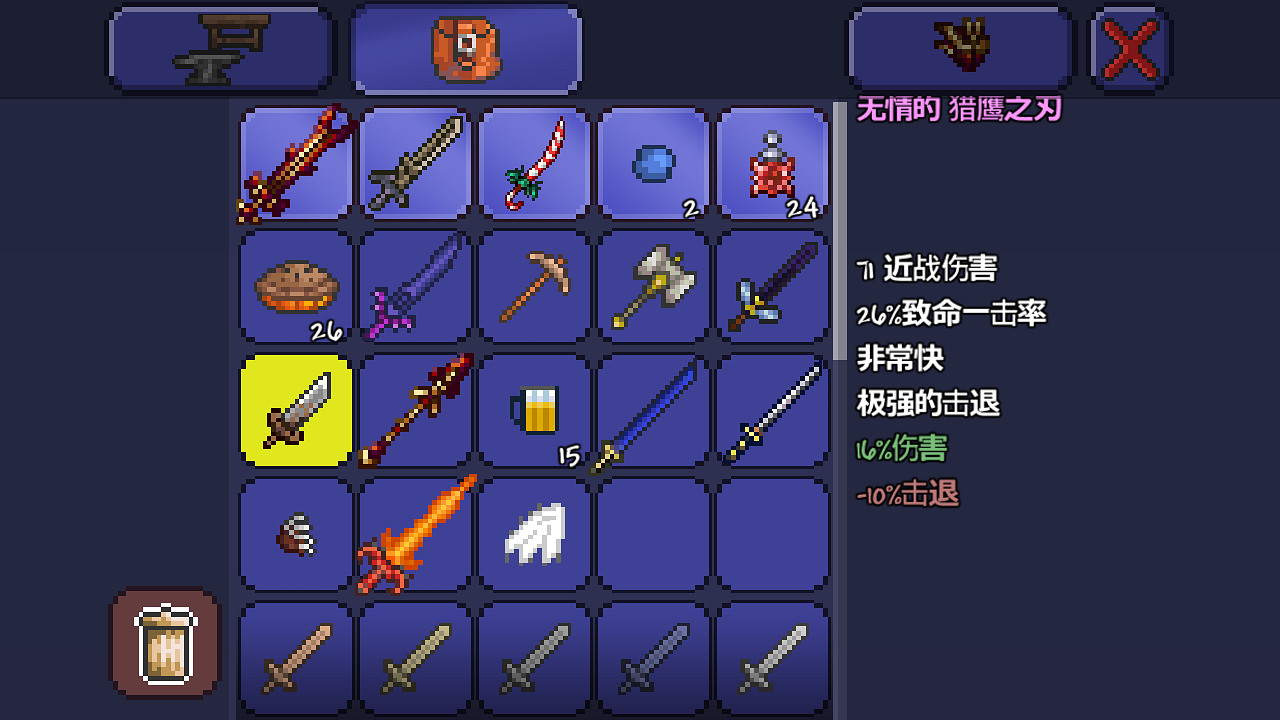Select the leftmost shortsword in the bottom row

(x=293, y=659)
